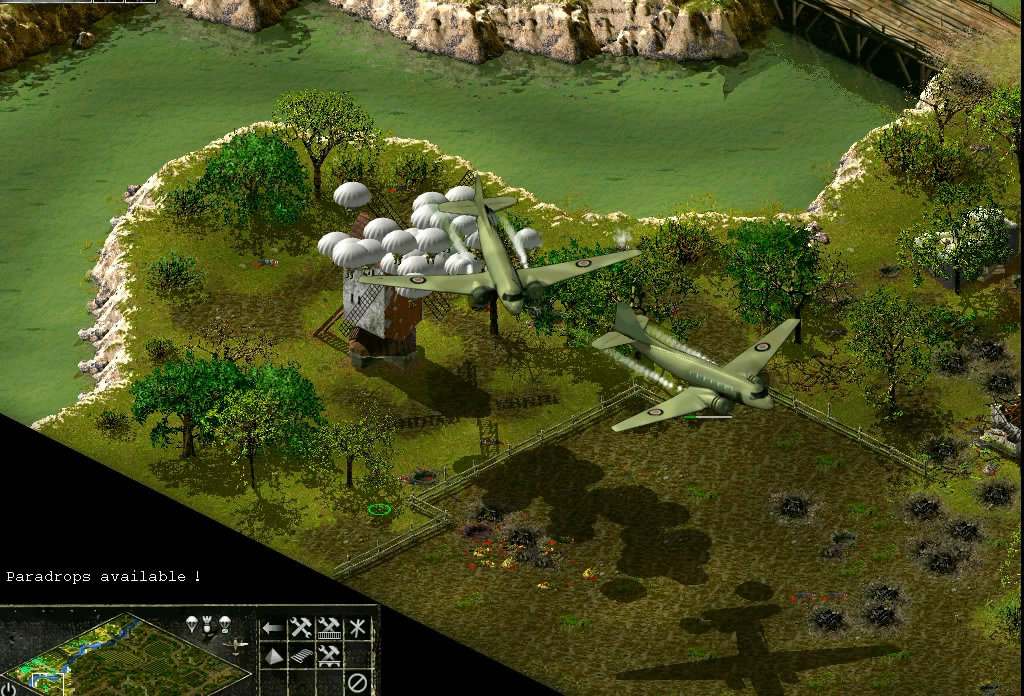The image size is (1024, 696).
Task: Select the bridge repair command
Action: [x=329, y=656]
